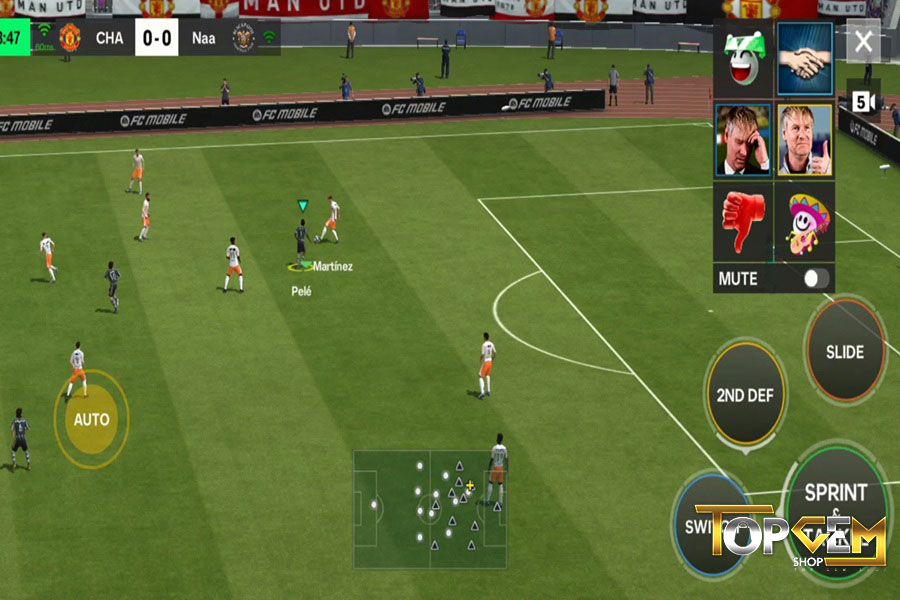Select the sombrero guitar emote
The image size is (900, 600).
point(805,221)
